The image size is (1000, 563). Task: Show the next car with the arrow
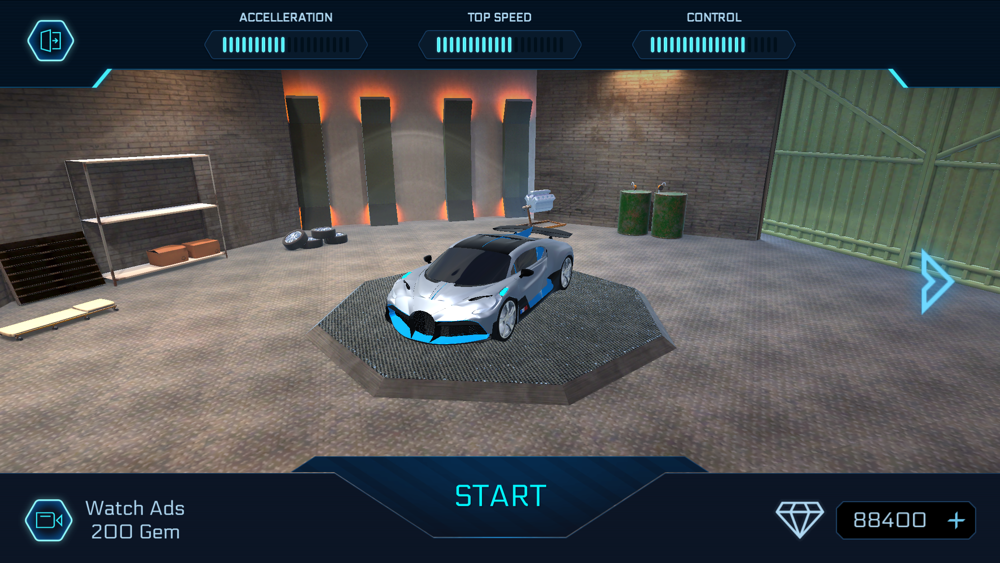click(936, 282)
